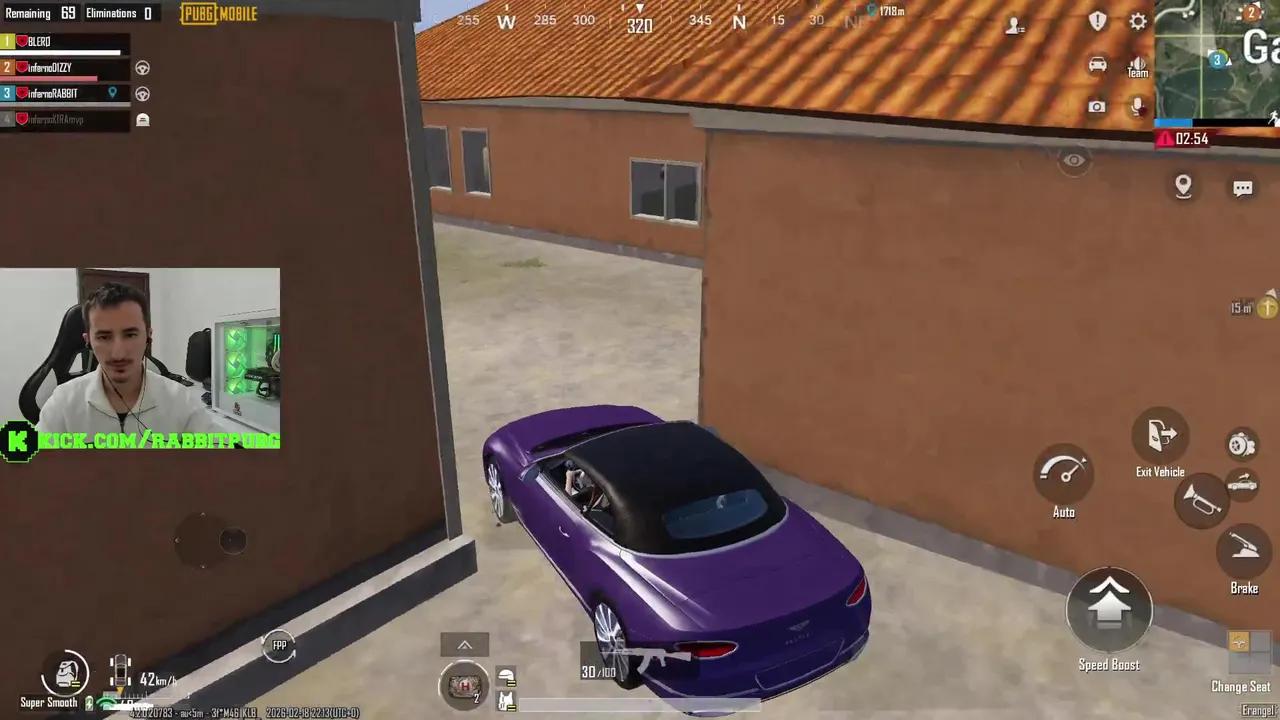Switch to FPP view mode

[279, 645]
